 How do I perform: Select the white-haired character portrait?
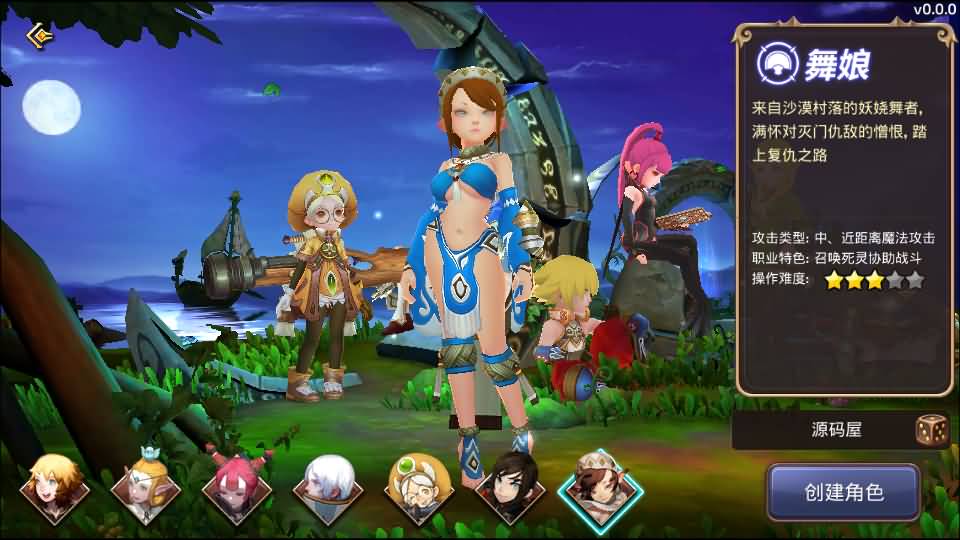328,487
